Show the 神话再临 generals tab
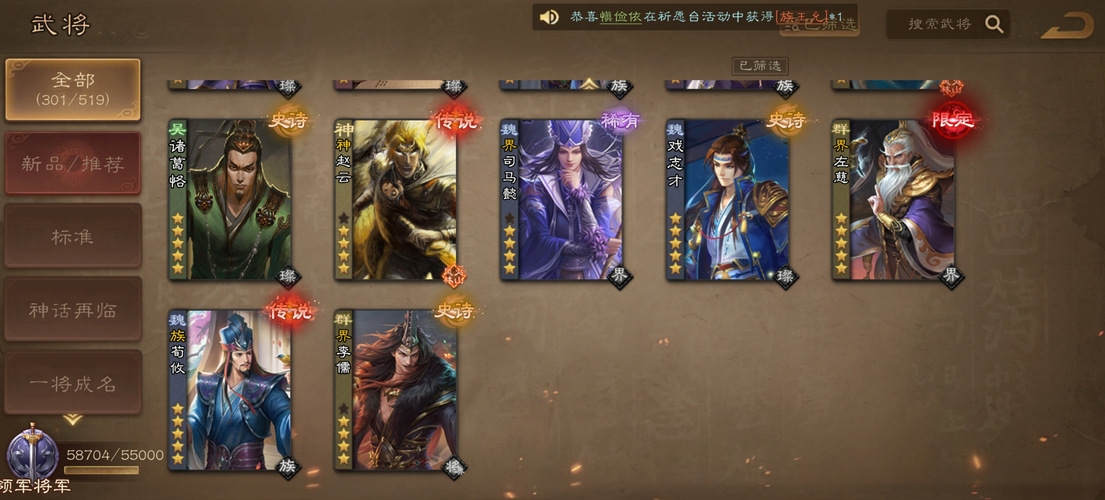This screenshot has height=500, width=1105. 72,310
